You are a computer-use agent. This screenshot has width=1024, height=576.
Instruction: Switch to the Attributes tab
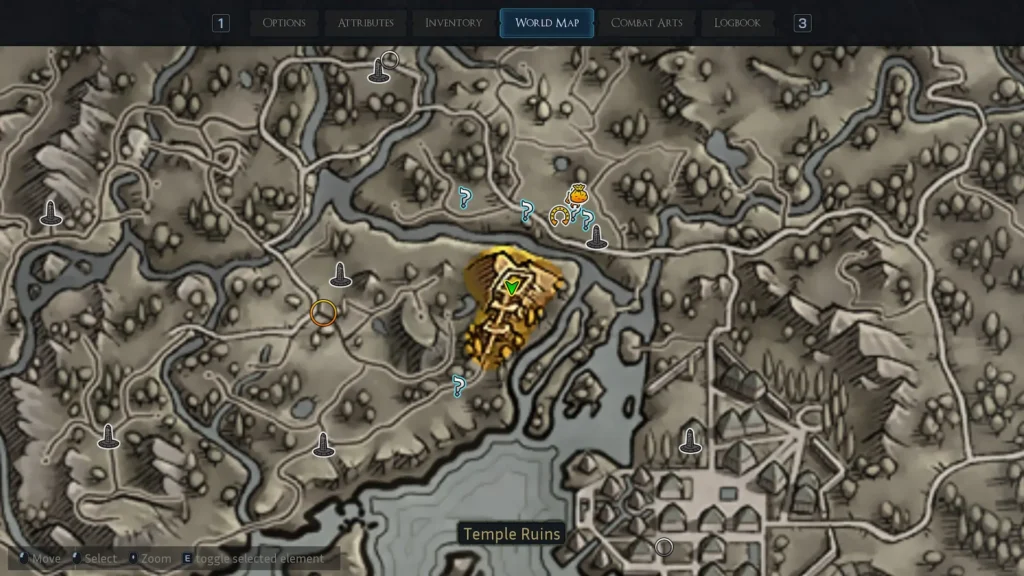tap(365, 23)
